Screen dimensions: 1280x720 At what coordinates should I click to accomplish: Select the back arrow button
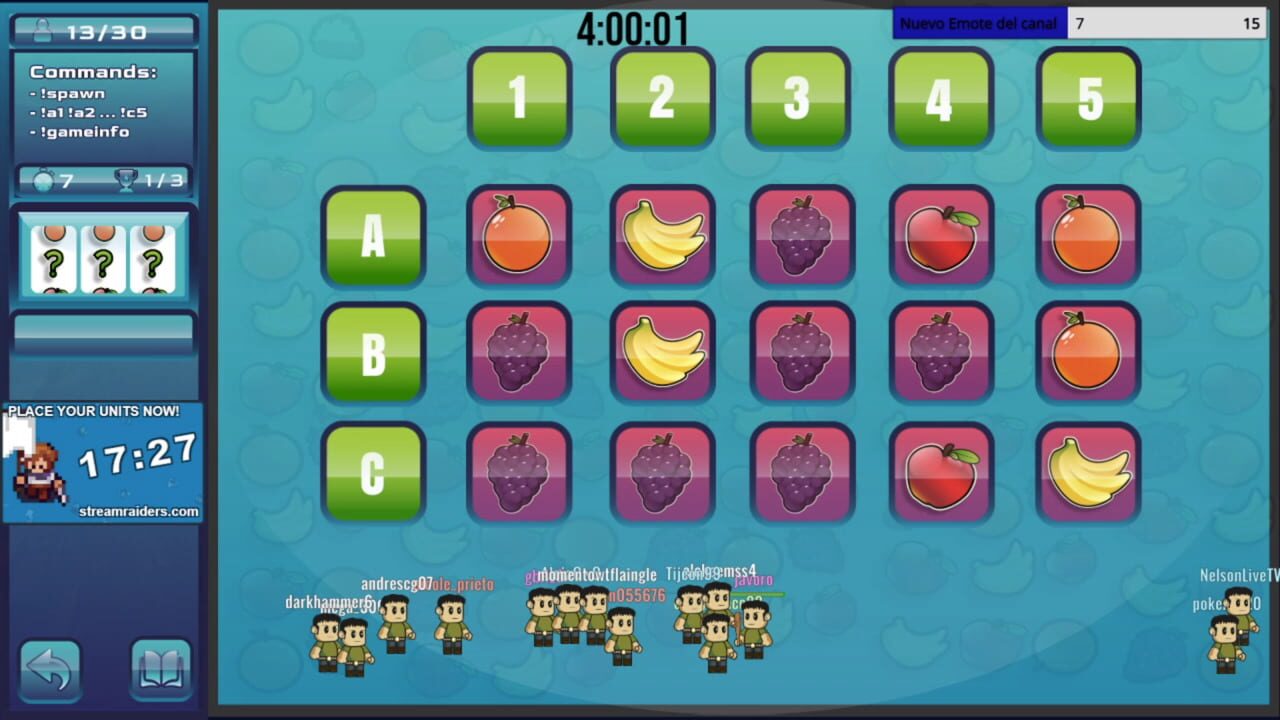pyautogui.click(x=50, y=670)
